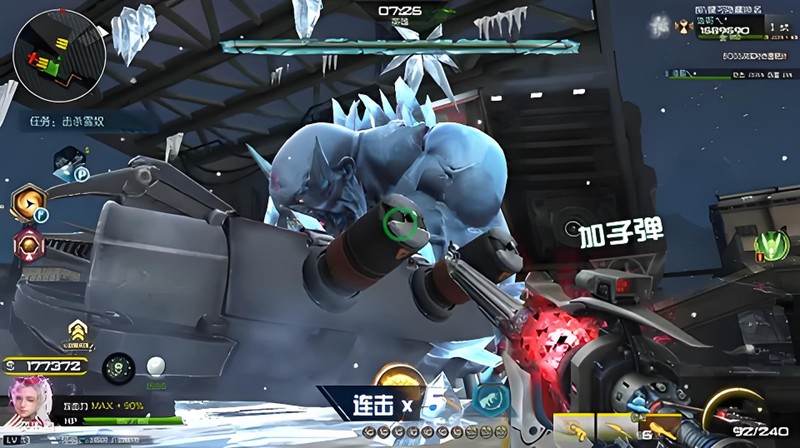Select the teal beast skill icon
The height and width of the screenshot is (448, 800).
[486, 398]
